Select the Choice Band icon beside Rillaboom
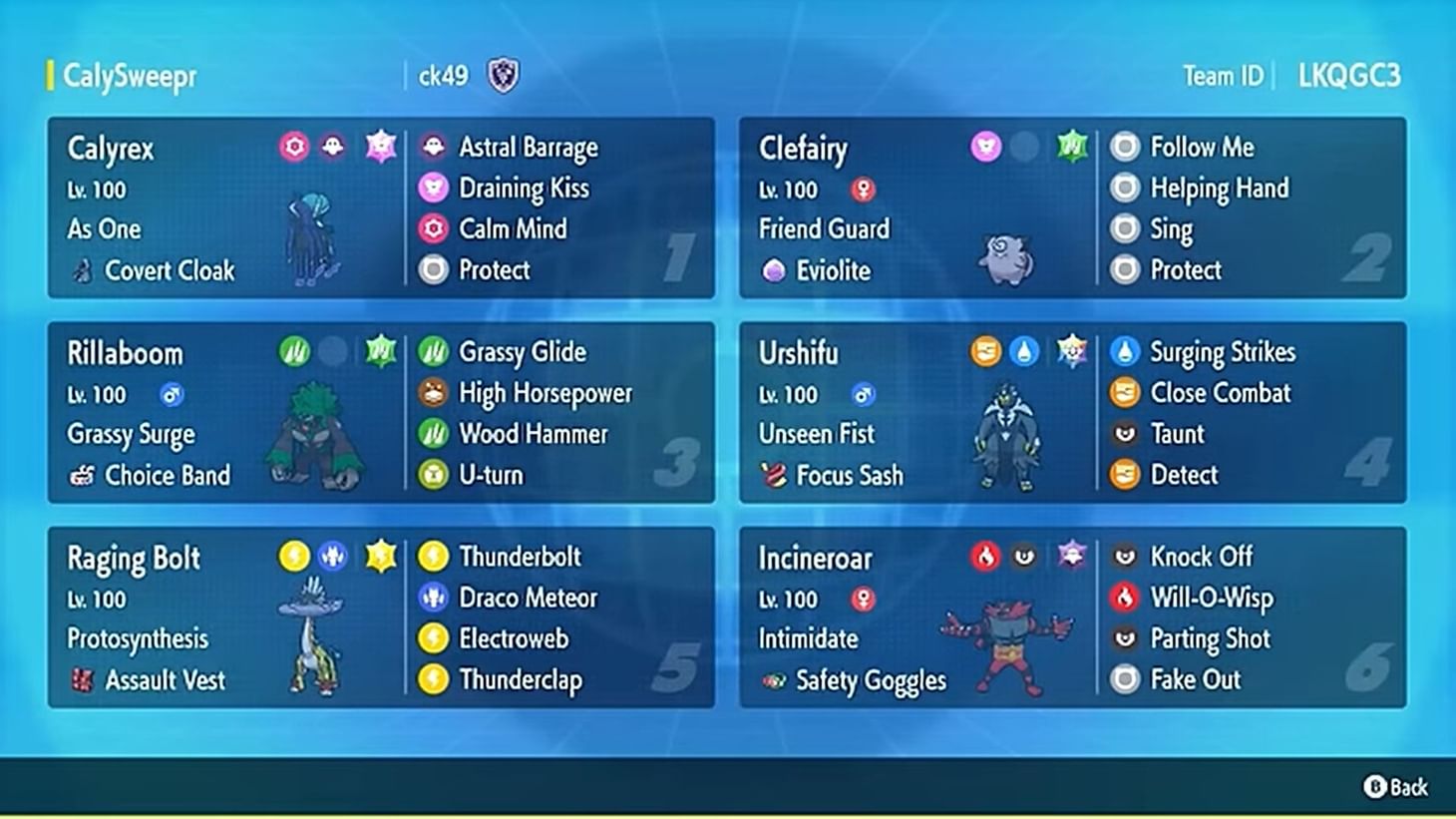Image resolution: width=1456 pixels, height=819 pixels. 81,476
